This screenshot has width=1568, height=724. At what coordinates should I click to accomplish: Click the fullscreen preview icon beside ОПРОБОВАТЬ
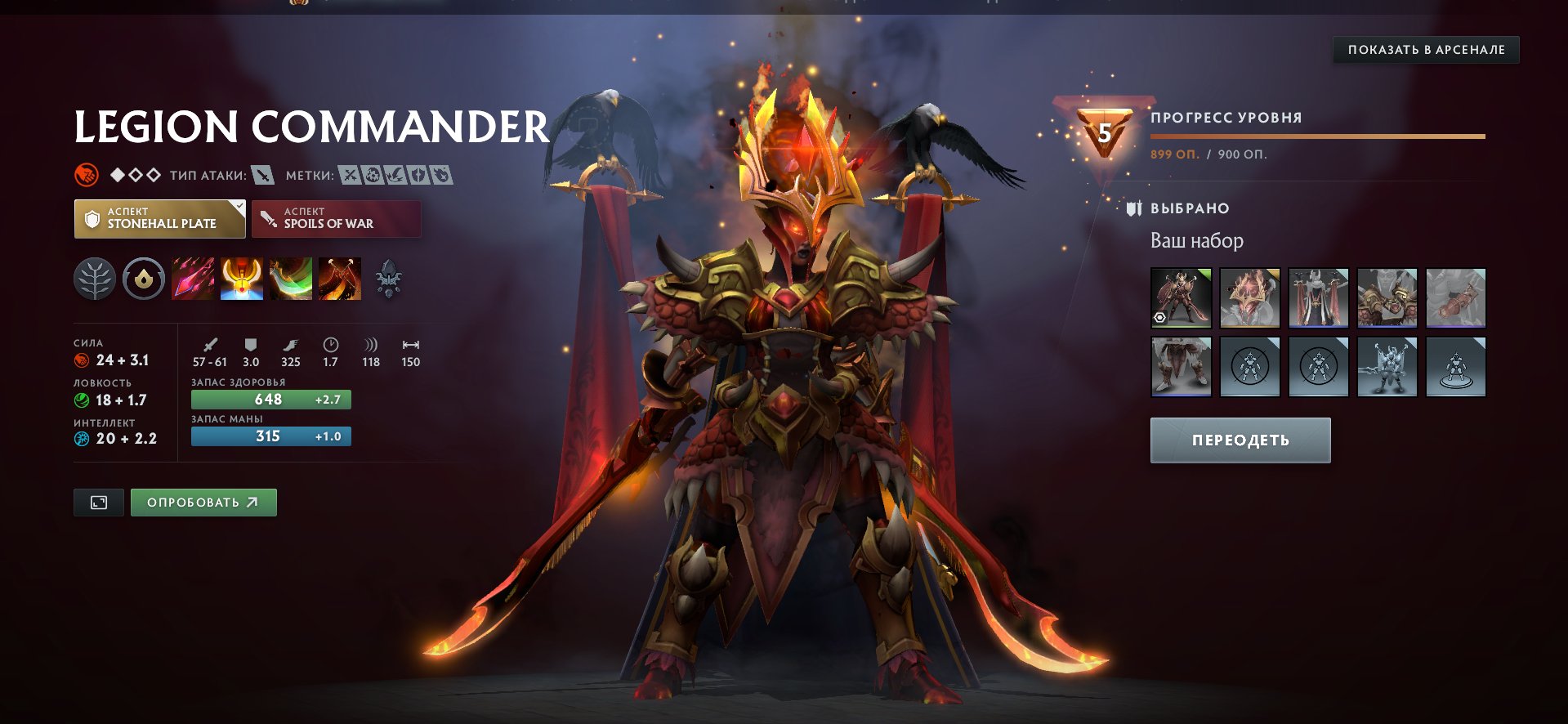[98, 502]
